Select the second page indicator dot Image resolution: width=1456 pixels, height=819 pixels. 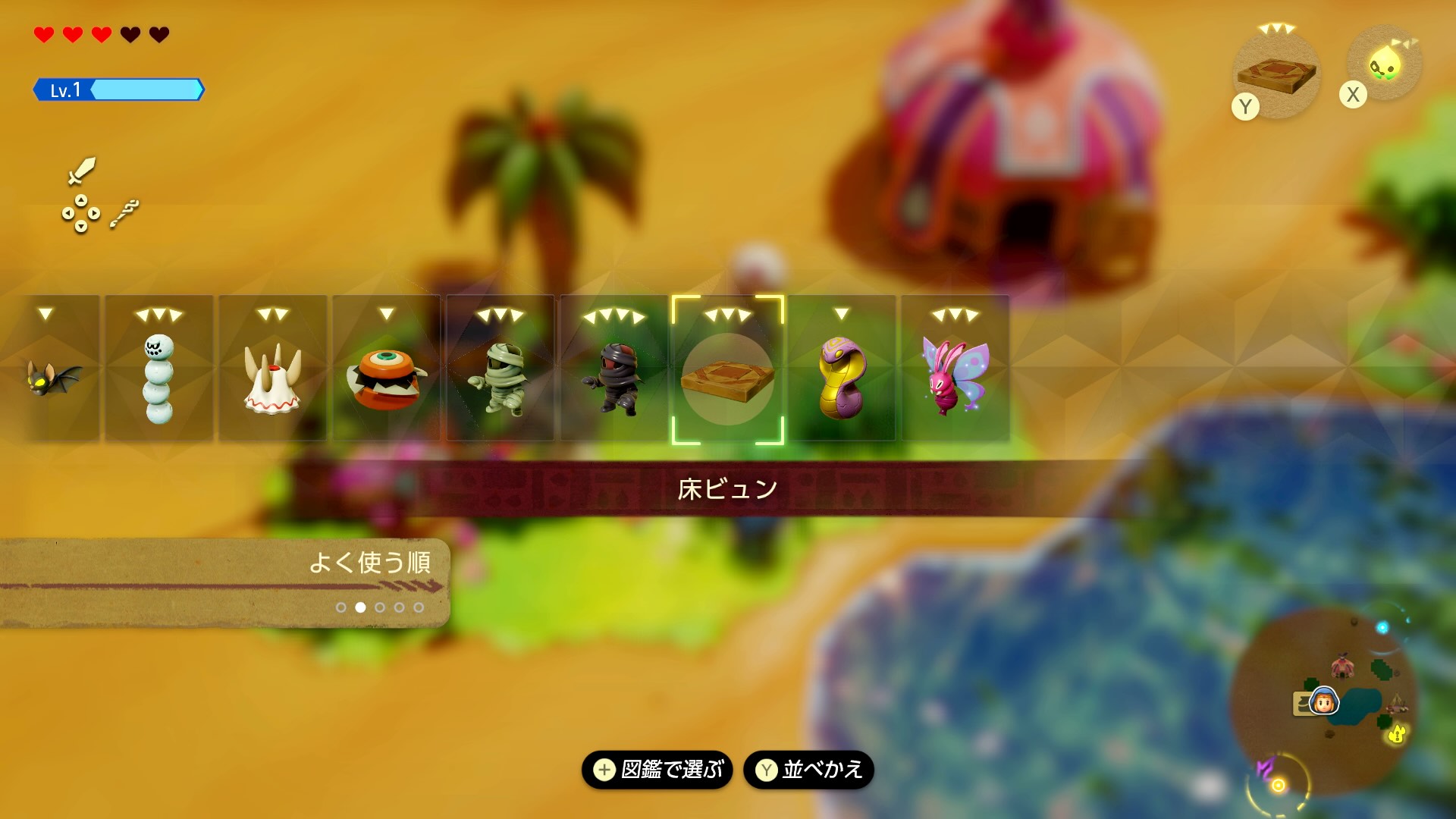(x=360, y=606)
